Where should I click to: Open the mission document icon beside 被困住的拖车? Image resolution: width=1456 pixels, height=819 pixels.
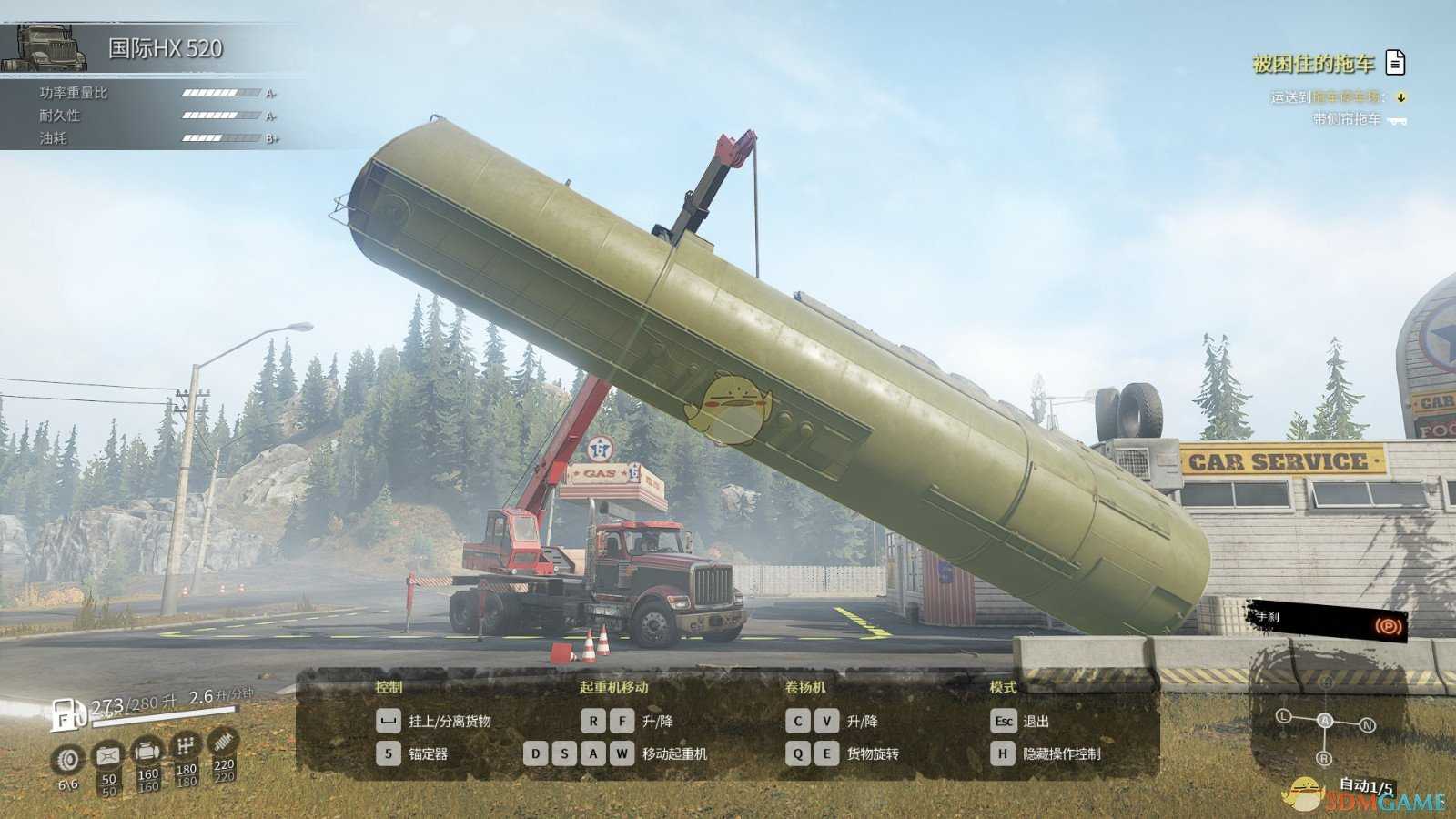pyautogui.click(x=1395, y=62)
